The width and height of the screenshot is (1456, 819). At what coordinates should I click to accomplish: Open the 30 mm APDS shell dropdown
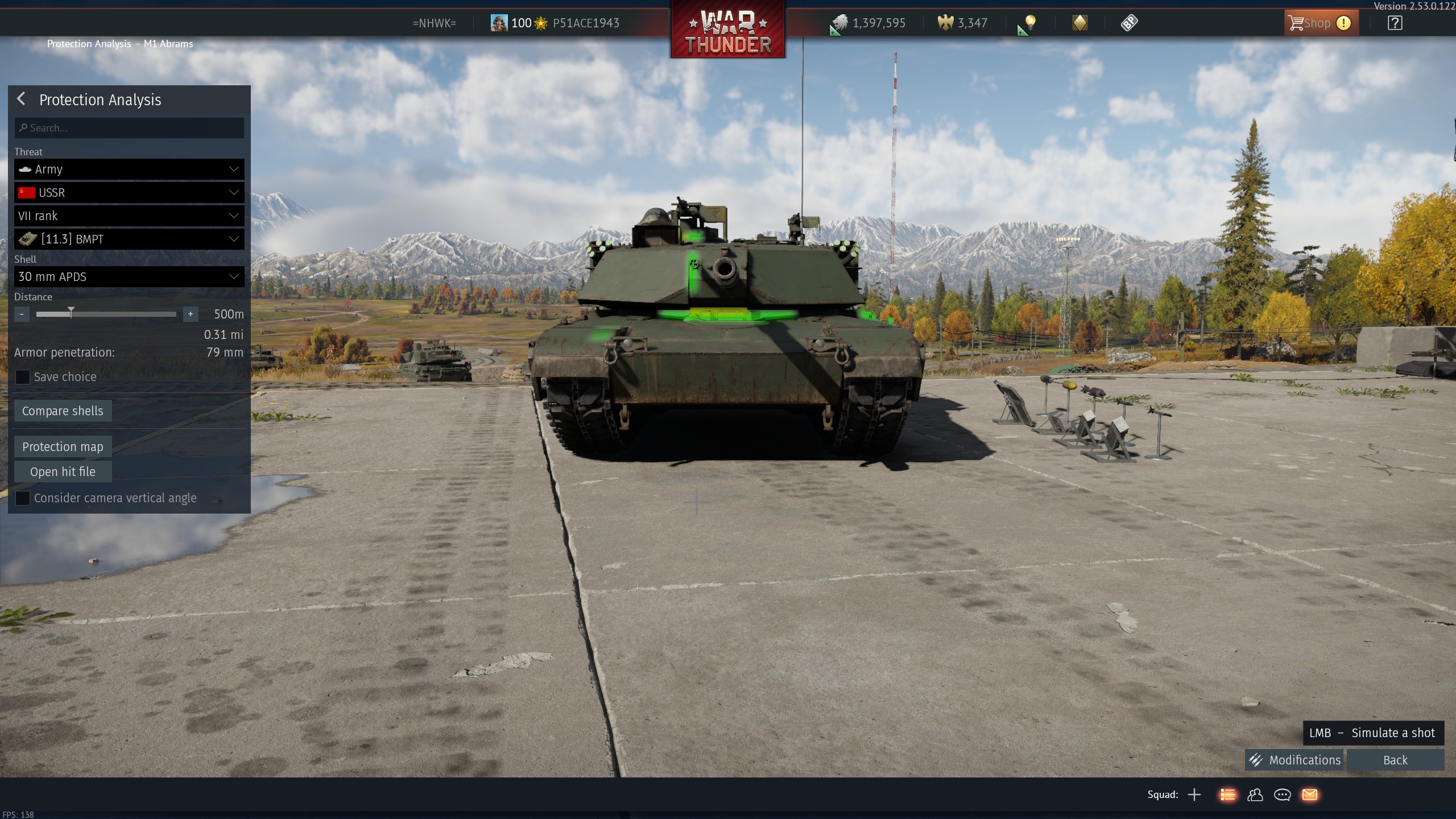[129, 277]
